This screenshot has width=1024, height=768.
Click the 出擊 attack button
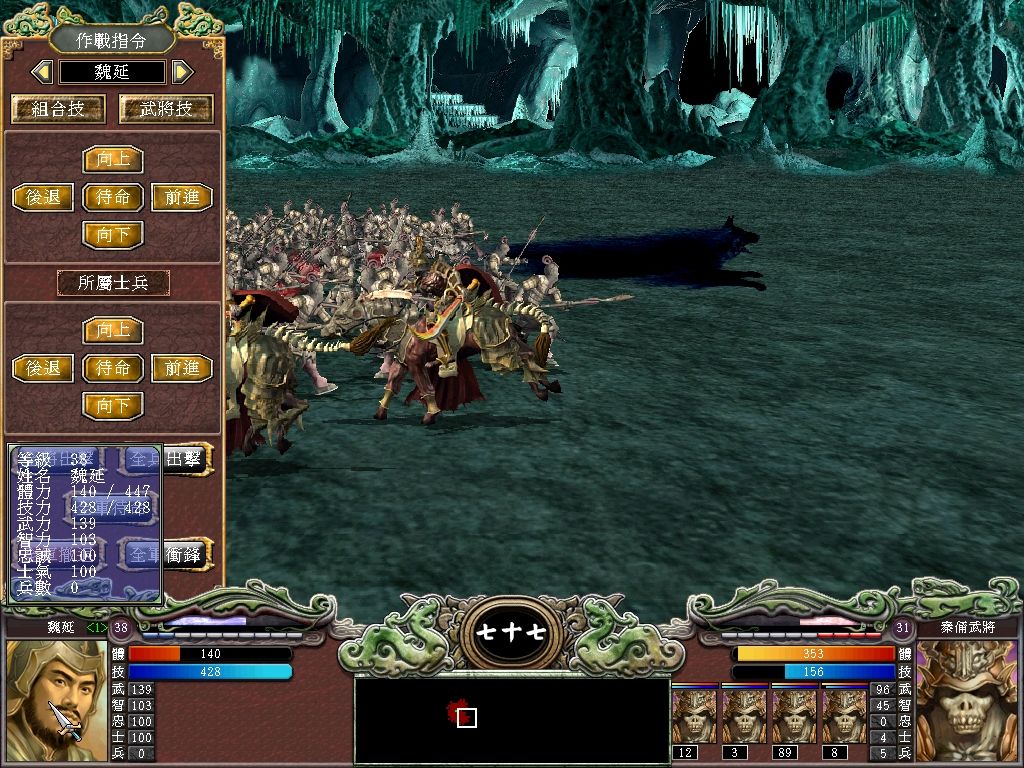click(x=188, y=459)
